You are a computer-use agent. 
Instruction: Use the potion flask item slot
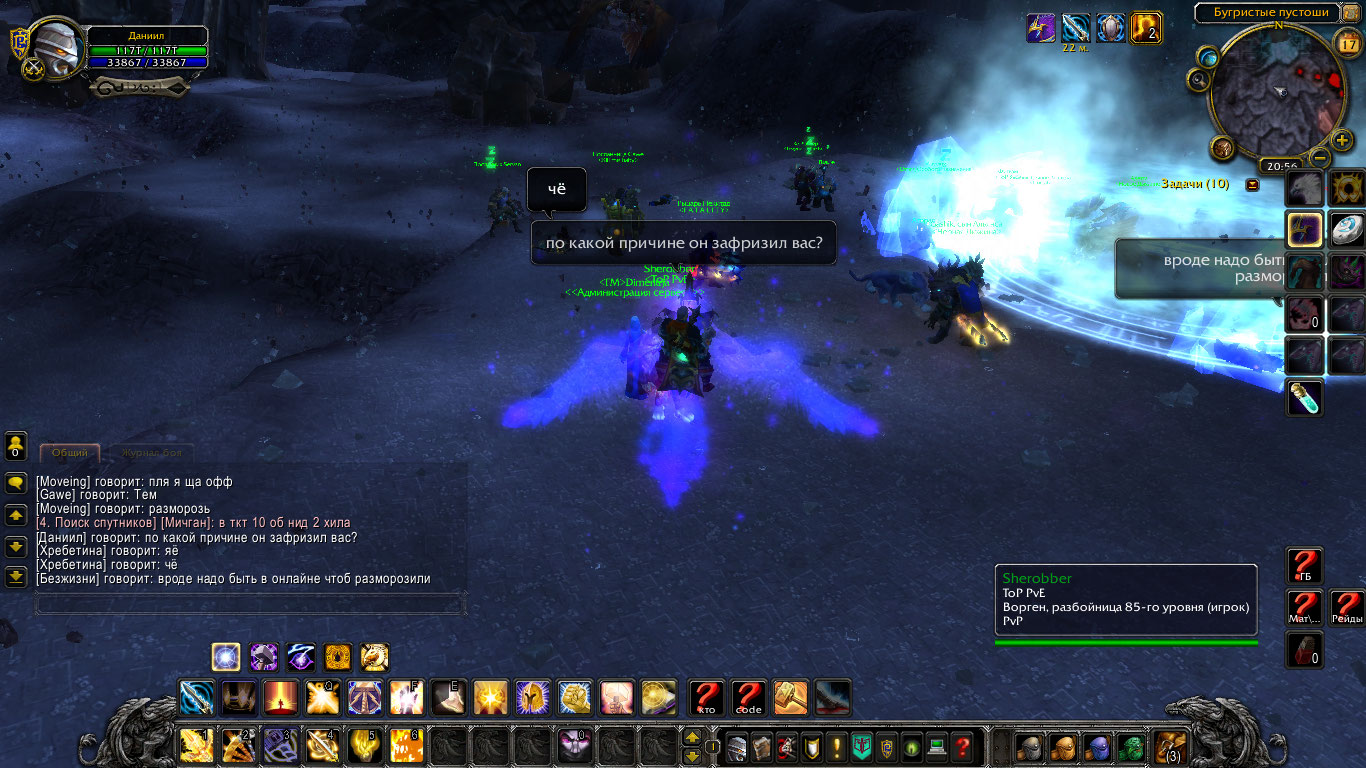[x=1305, y=398]
